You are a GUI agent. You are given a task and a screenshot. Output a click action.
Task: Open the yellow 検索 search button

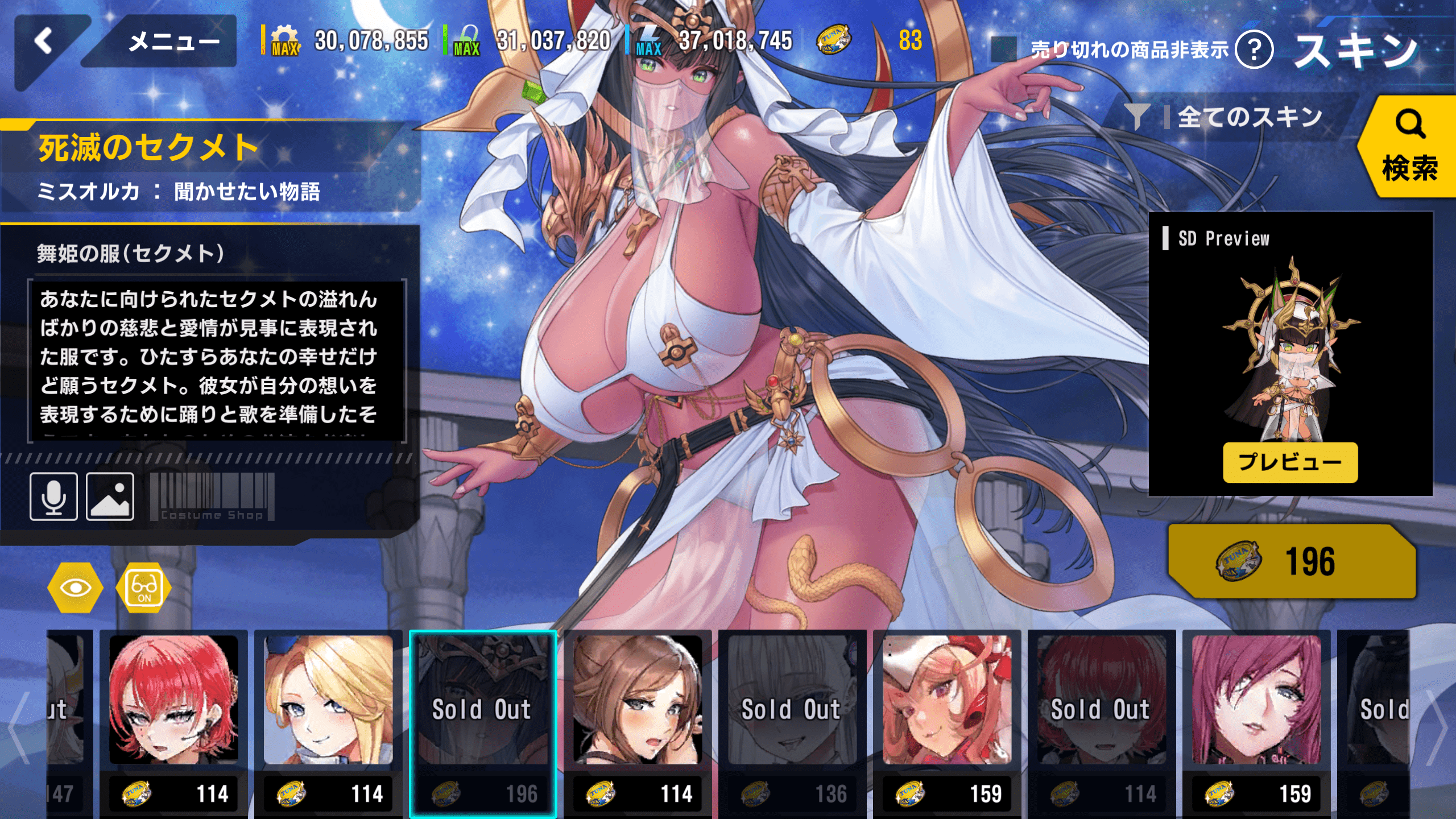[x=1408, y=147]
